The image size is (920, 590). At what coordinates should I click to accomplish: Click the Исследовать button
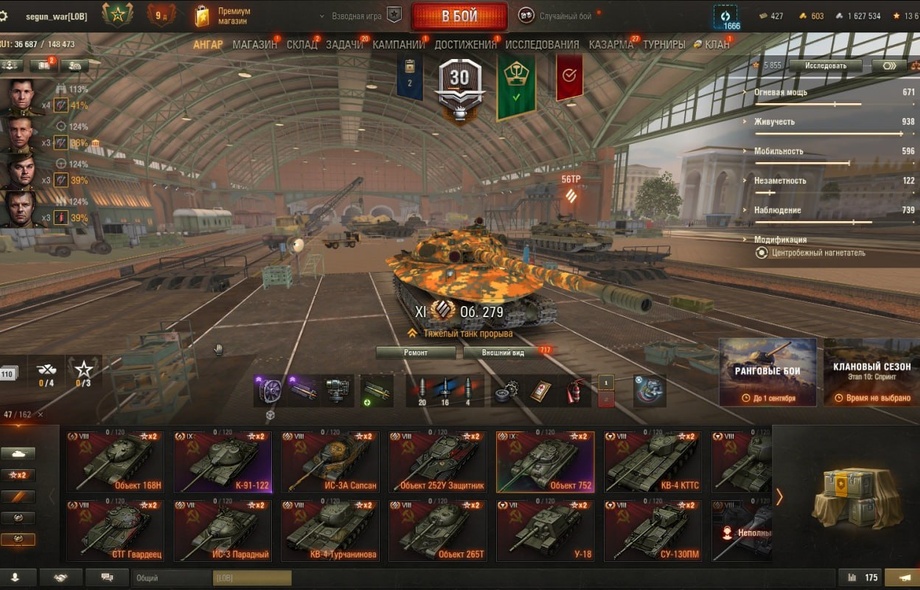825,66
